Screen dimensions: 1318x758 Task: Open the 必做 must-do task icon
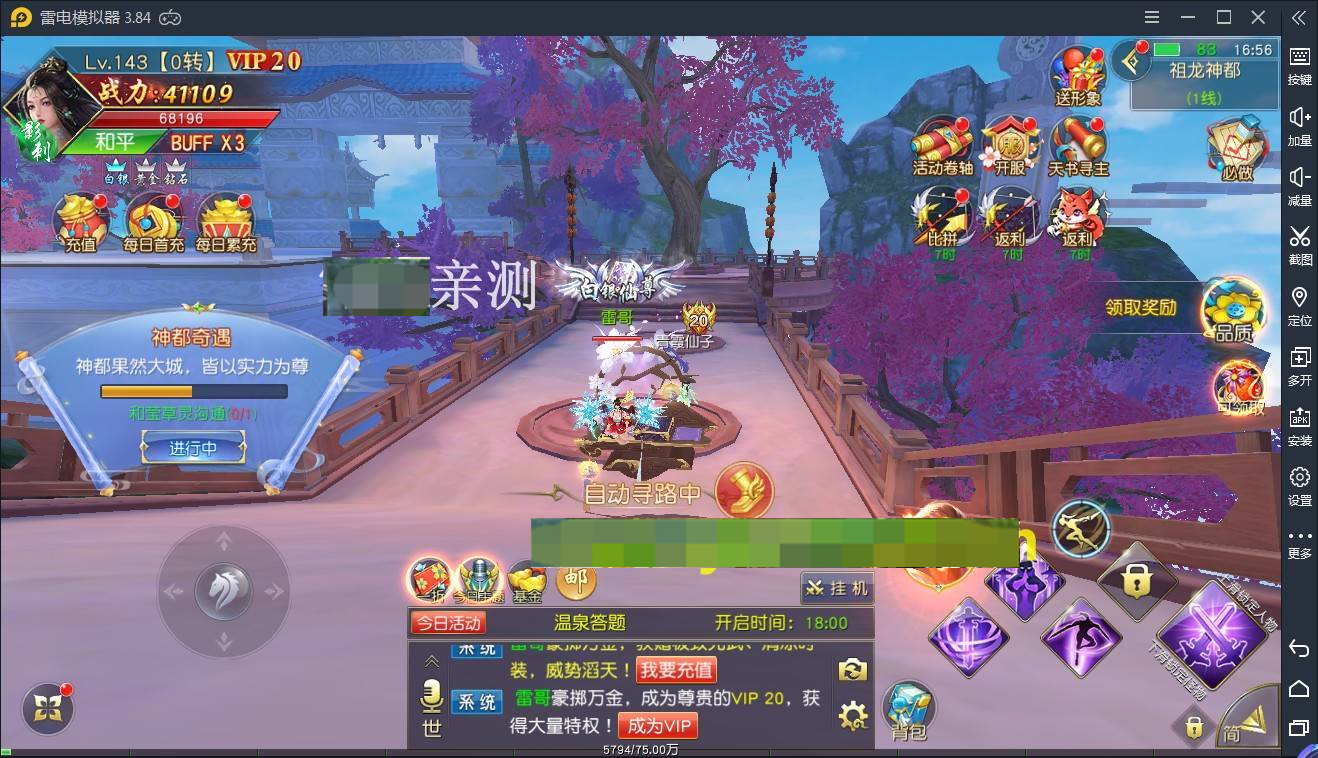tap(1237, 147)
